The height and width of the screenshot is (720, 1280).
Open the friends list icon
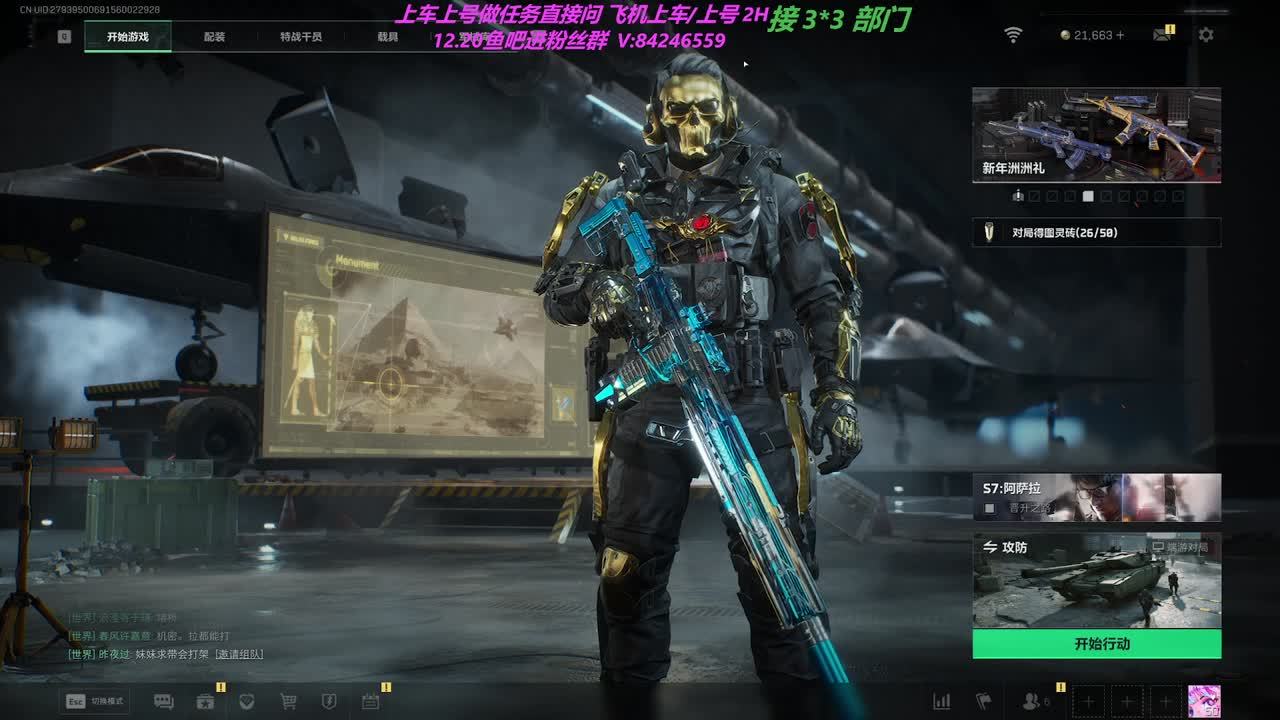coord(1033,702)
